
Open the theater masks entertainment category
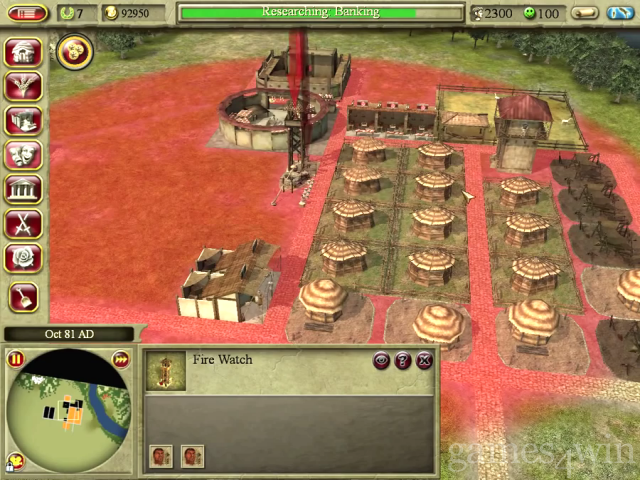[22, 156]
